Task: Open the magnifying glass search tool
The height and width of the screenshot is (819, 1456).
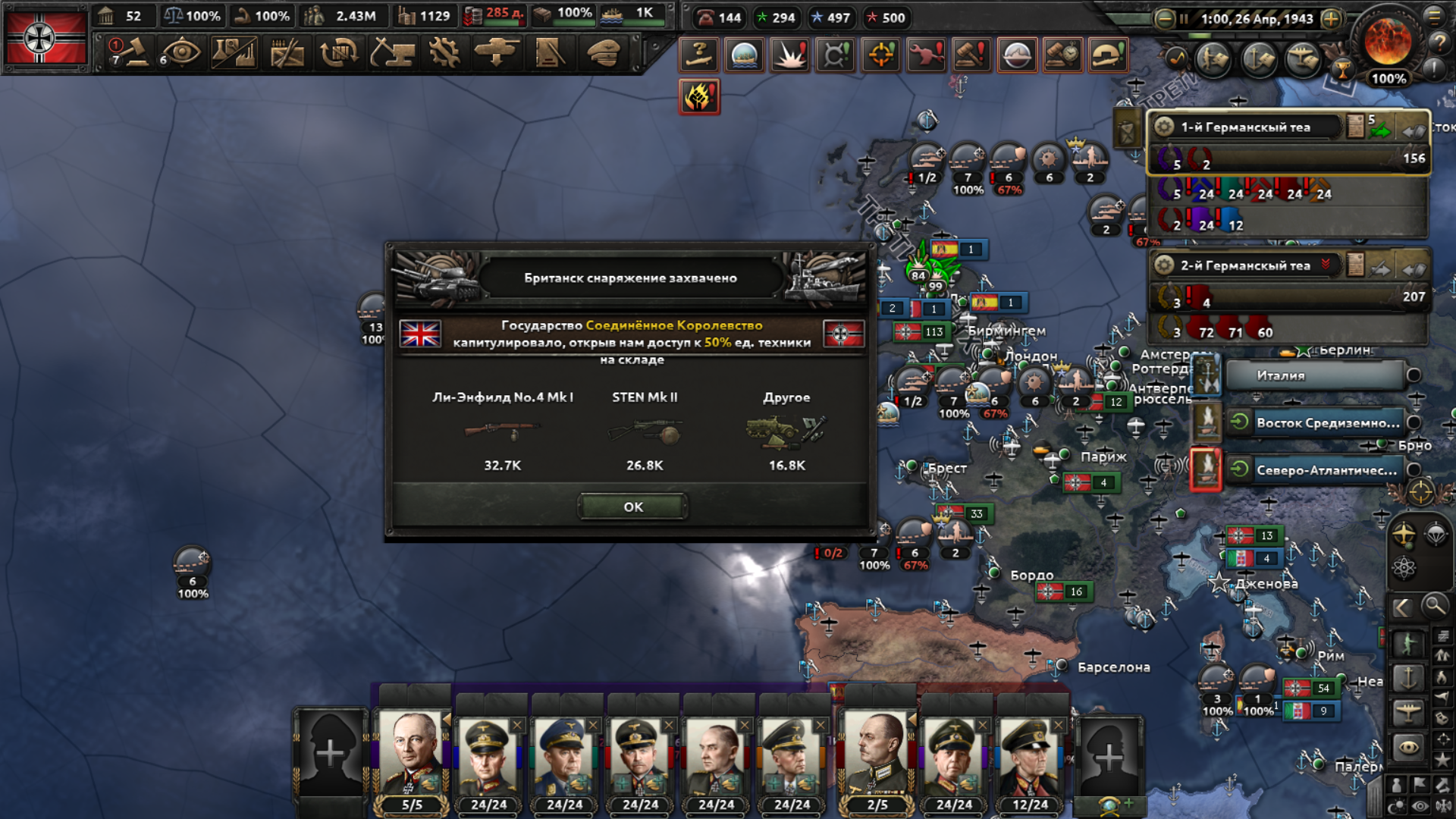Action: pyautogui.click(x=1434, y=606)
